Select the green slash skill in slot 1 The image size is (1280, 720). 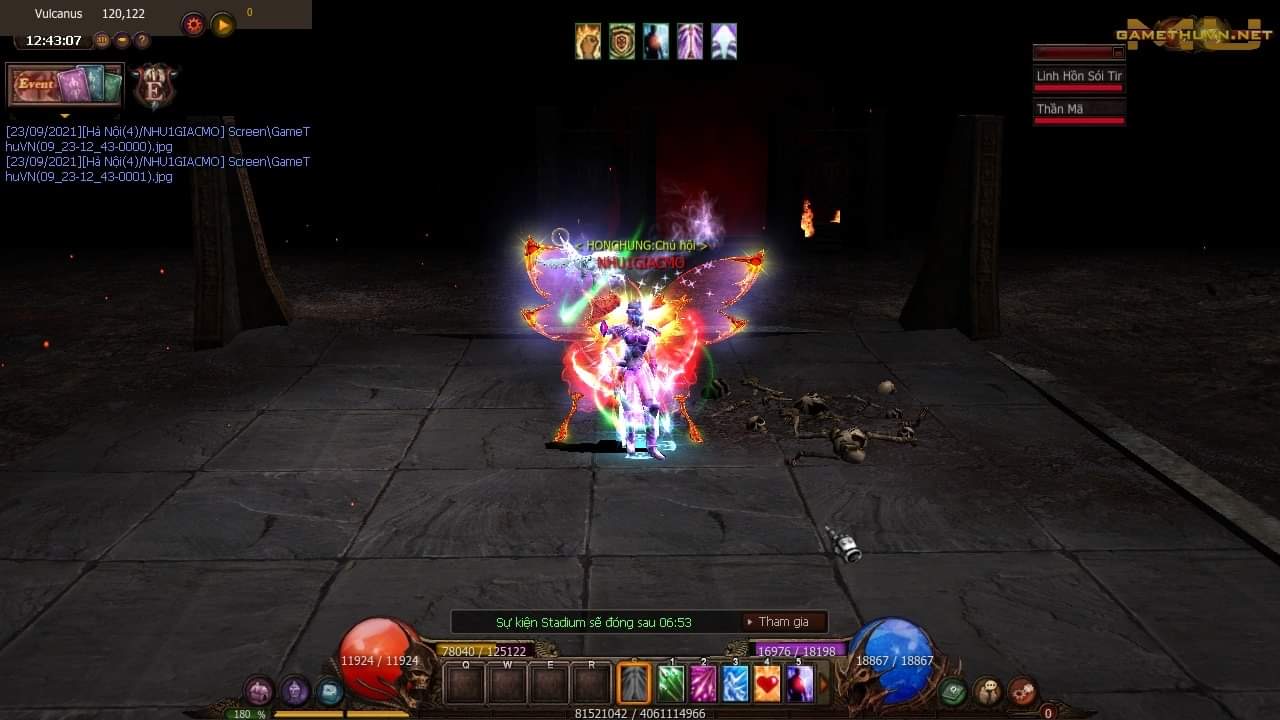(x=670, y=684)
